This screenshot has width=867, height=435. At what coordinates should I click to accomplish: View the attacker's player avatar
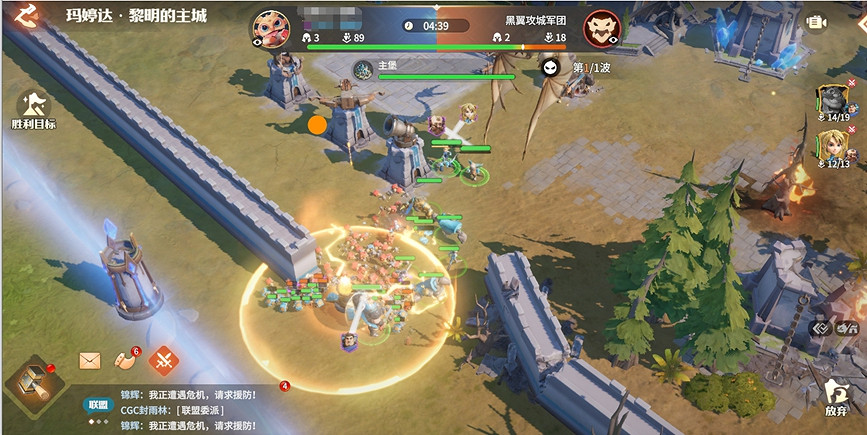coord(271,28)
